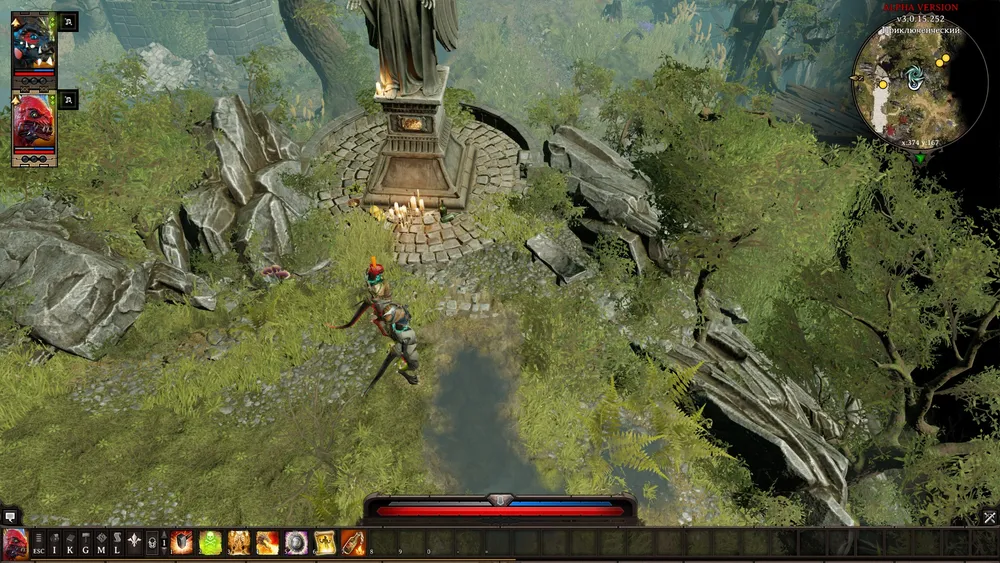This screenshot has height=563, width=1000.
Task: Open crafting with the G hammer button
Action: (86, 543)
